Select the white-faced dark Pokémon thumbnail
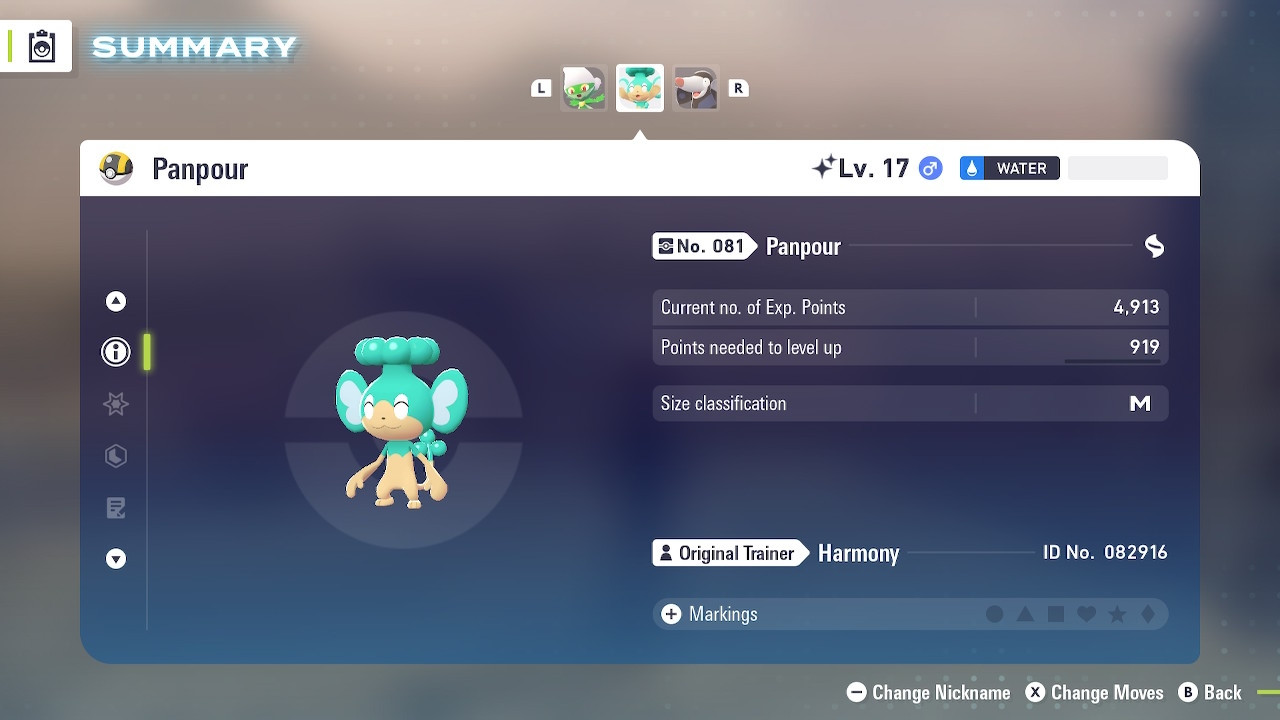This screenshot has width=1280, height=720. click(696, 88)
